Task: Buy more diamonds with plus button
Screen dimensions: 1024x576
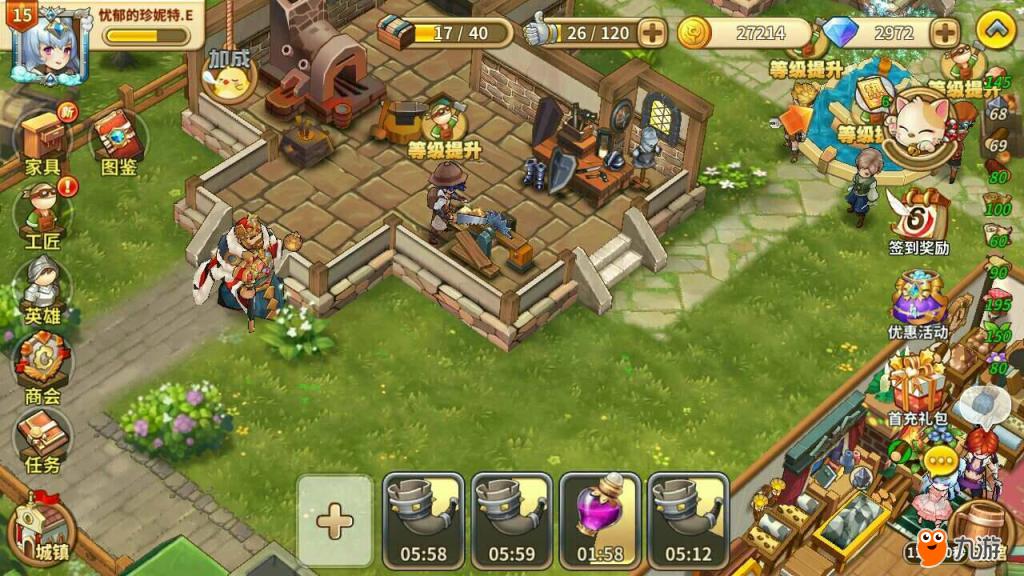Action: click(944, 33)
